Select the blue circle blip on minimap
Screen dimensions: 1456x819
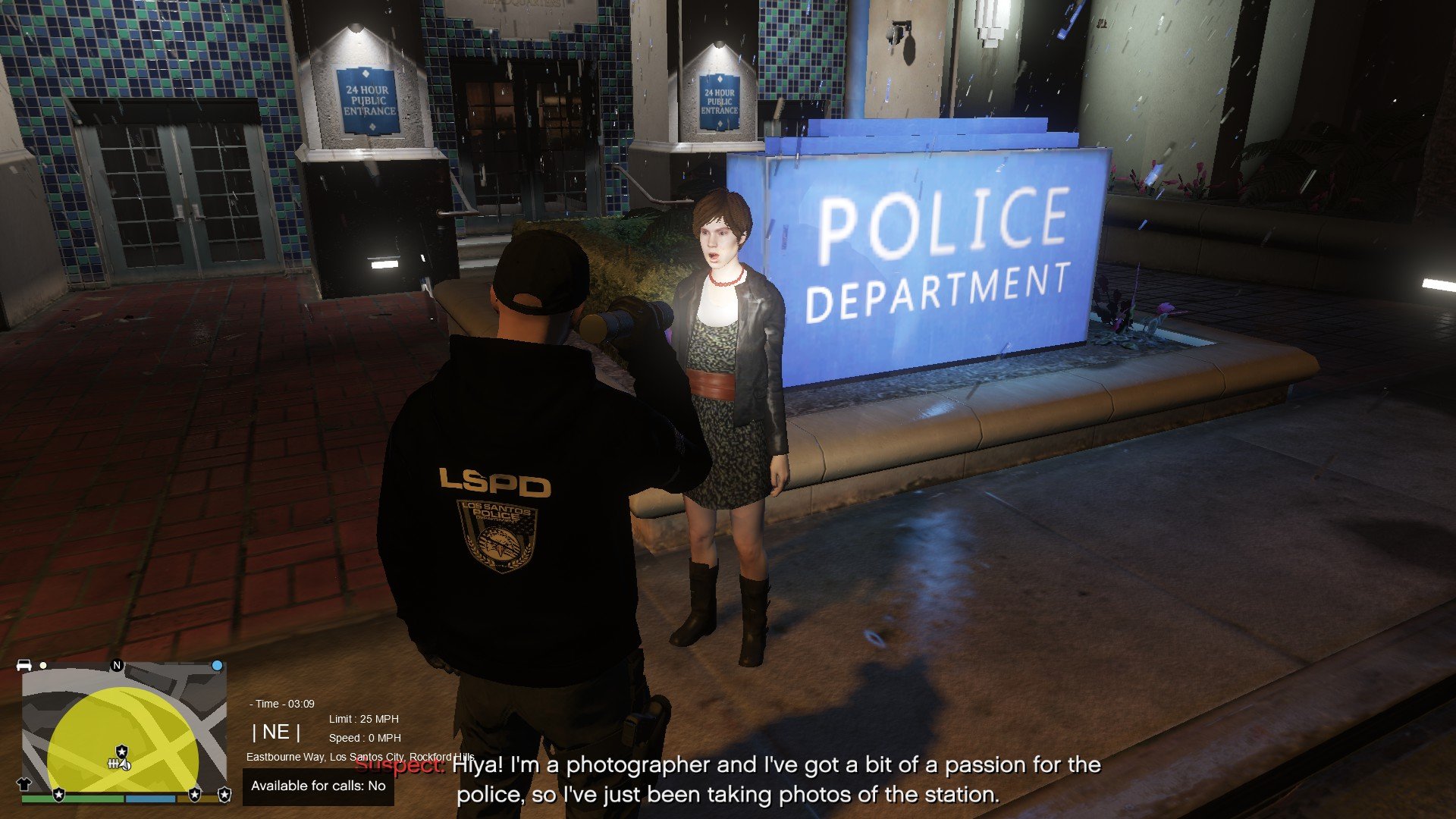(x=217, y=665)
